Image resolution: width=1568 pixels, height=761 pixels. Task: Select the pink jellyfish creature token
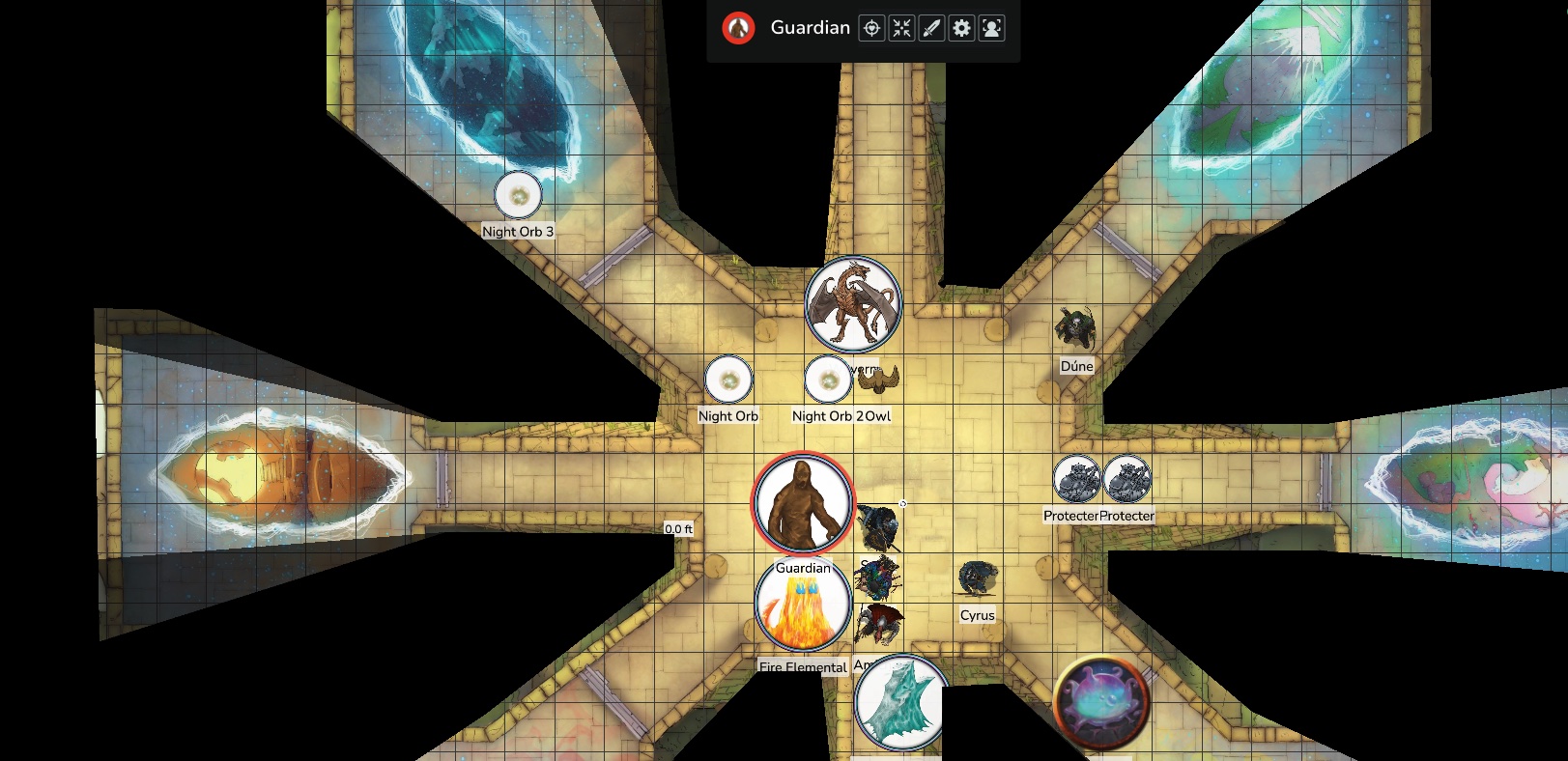[1100, 703]
